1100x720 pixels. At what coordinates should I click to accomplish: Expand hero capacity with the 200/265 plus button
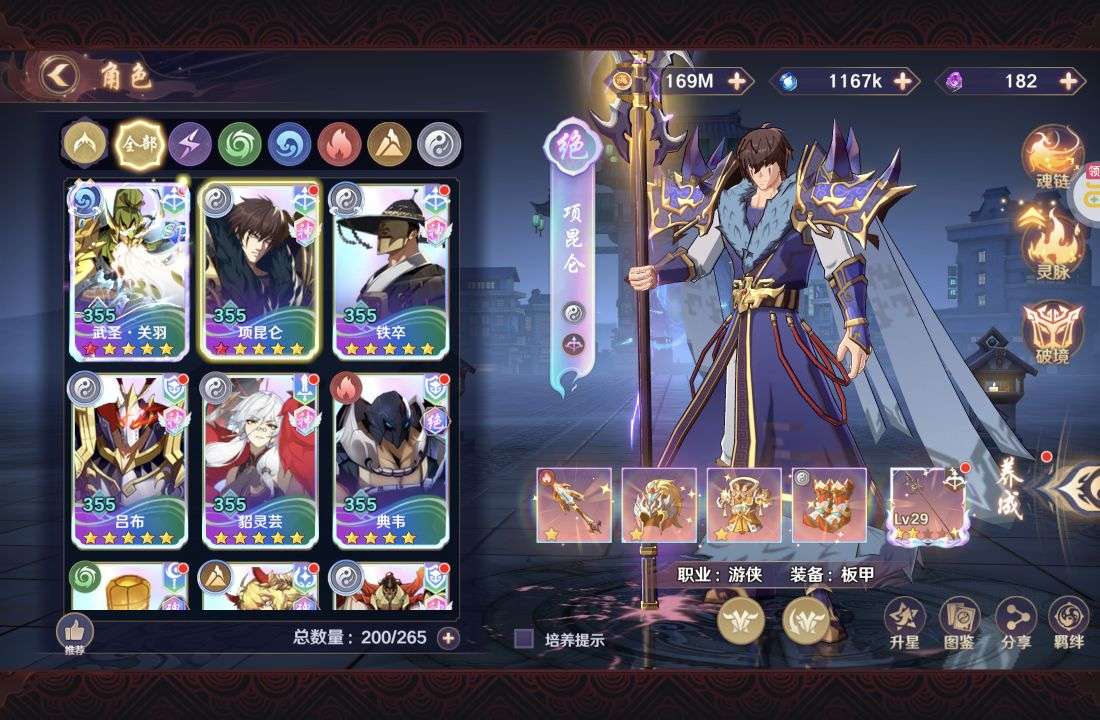[x=448, y=637]
